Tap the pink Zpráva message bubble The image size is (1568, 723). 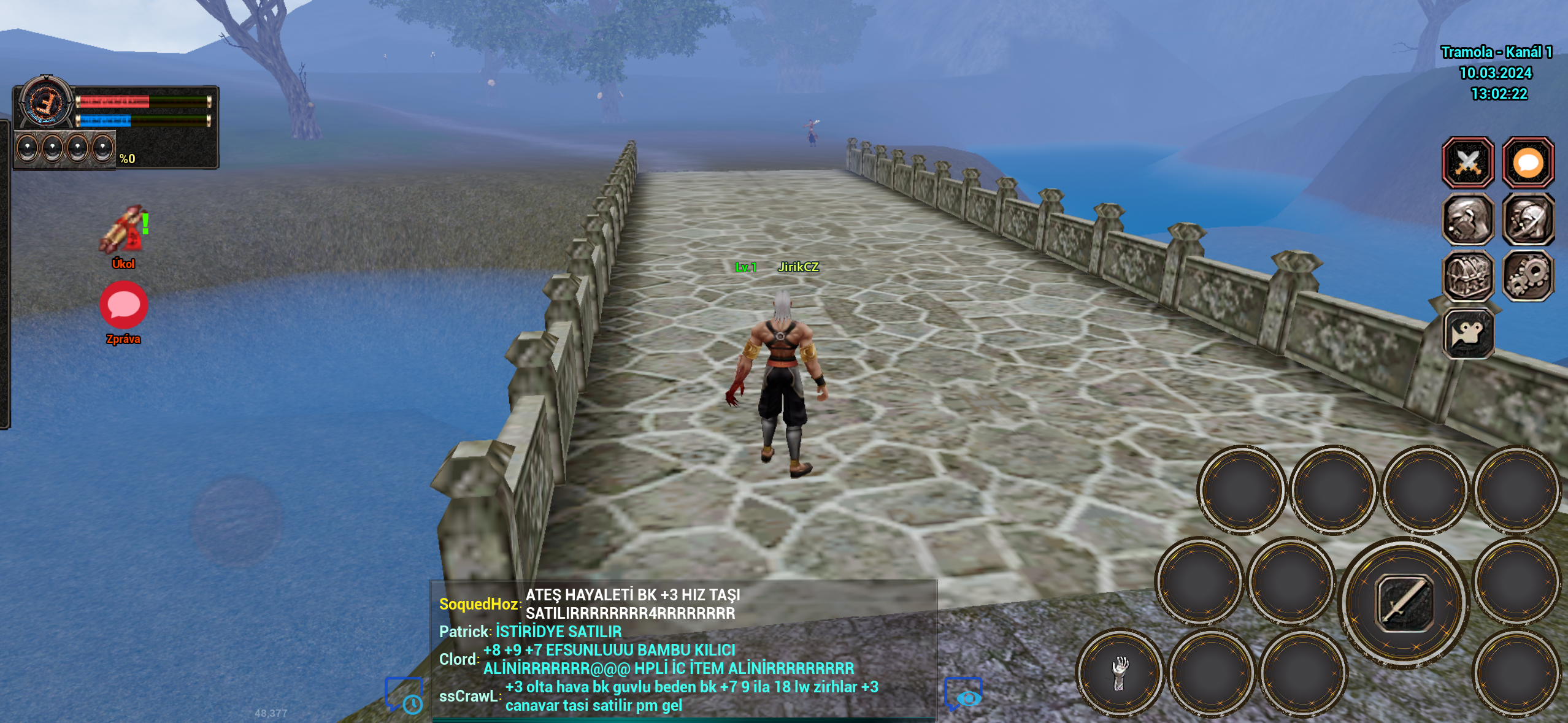pyautogui.click(x=123, y=304)
